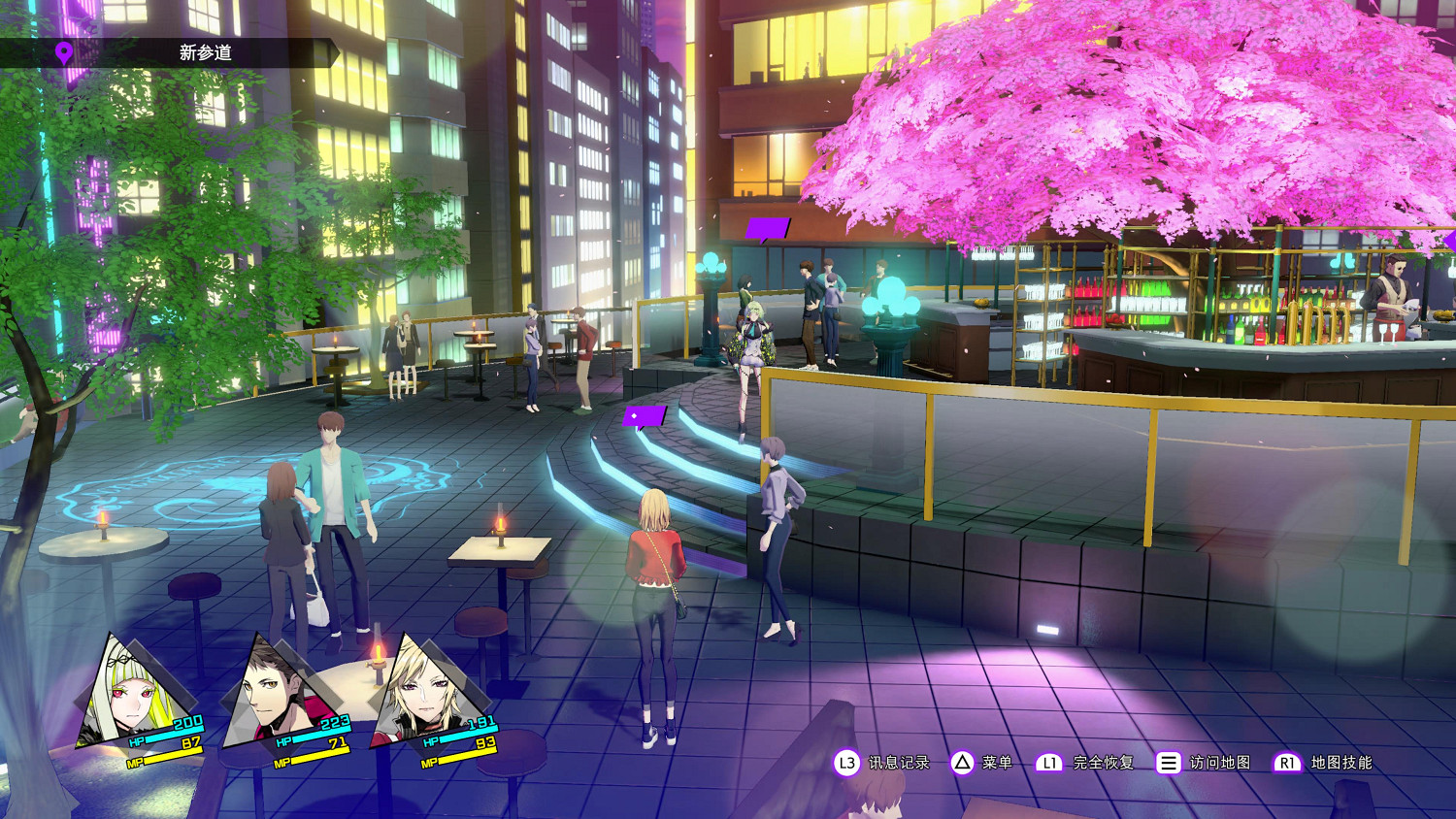Click the map pin icon beside 新参道
The height and width of the screenshot is (819, 1456).
(64, 53)
